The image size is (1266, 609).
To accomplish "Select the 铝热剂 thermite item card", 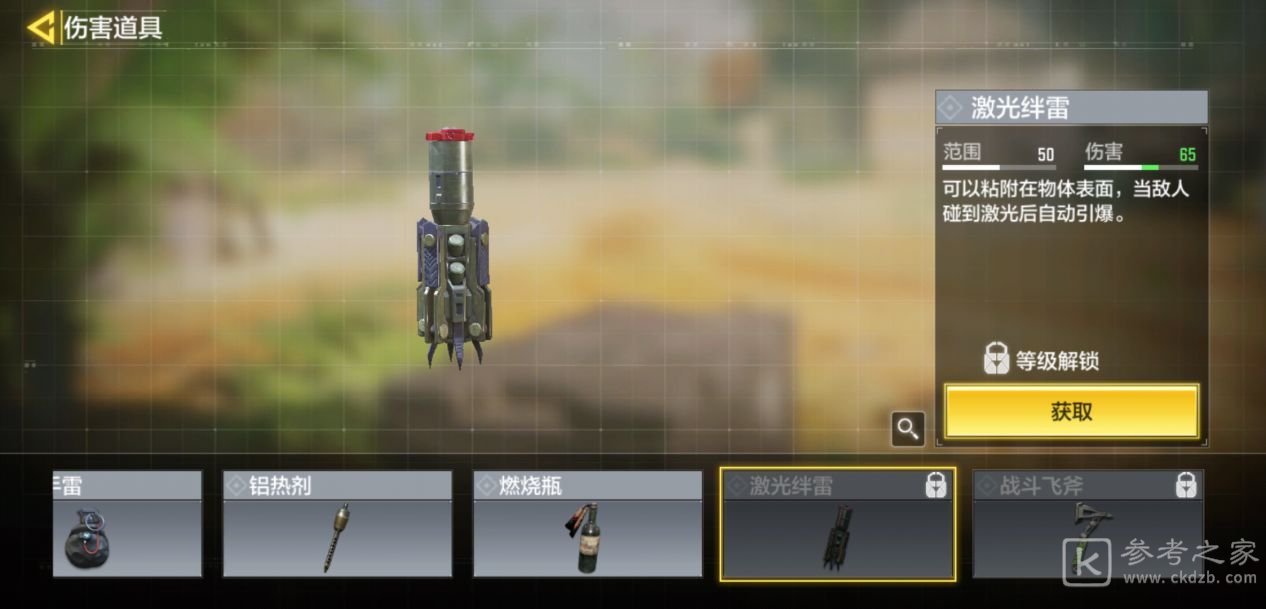I will tap(337, 525).
